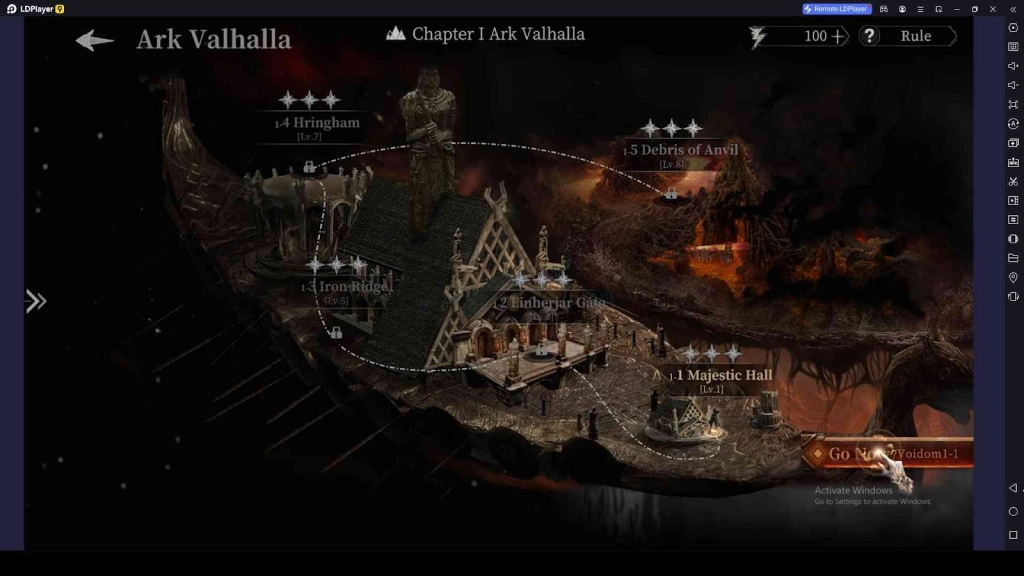Add more energy with the plus button
The height and width of the screenshot is (576, 1024).
(838, 36)
